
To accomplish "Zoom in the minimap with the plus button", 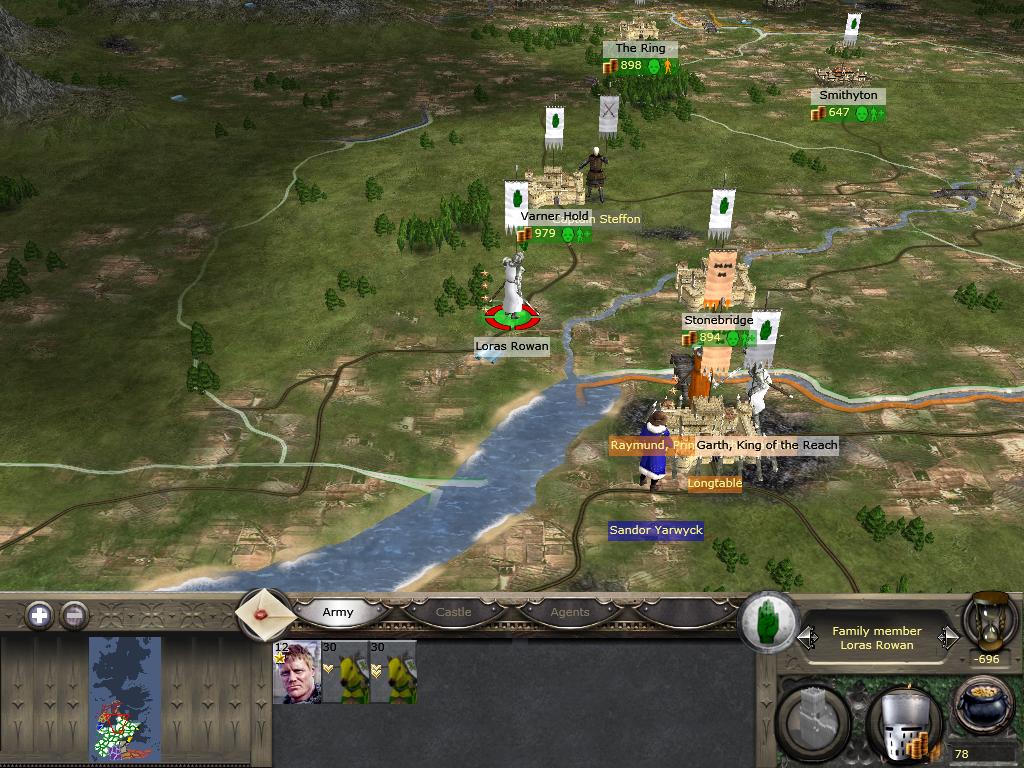I will [39, 615].
